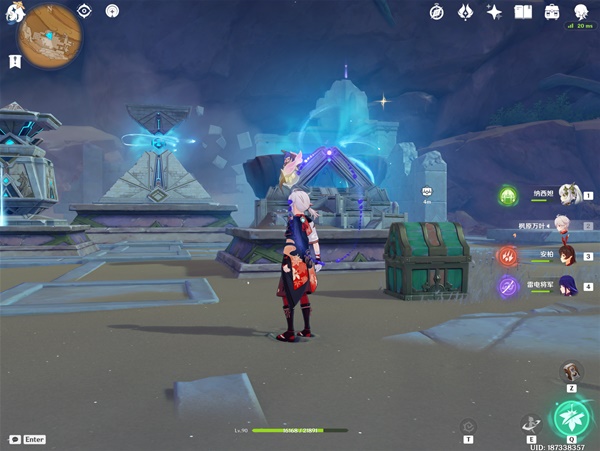Open the Wish sparkle star icon
This screenshot has width=600, height=451.
tap(494, 12)
